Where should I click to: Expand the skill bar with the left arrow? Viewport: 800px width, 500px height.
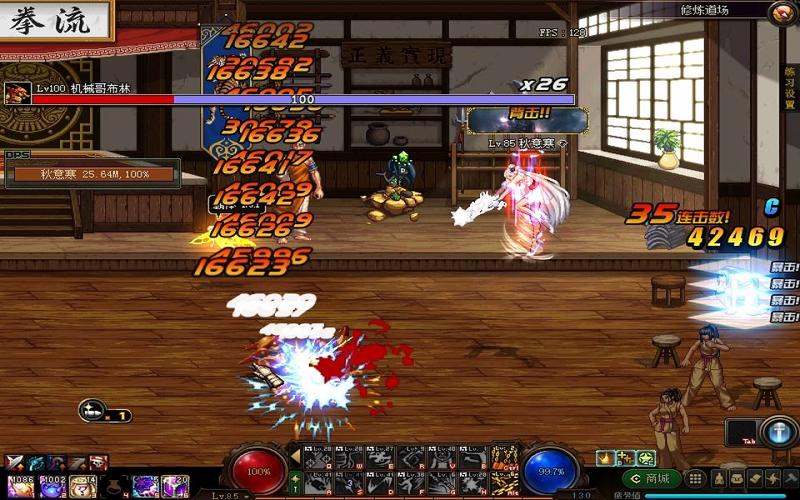pyautogui.click(x=295, y=455)
